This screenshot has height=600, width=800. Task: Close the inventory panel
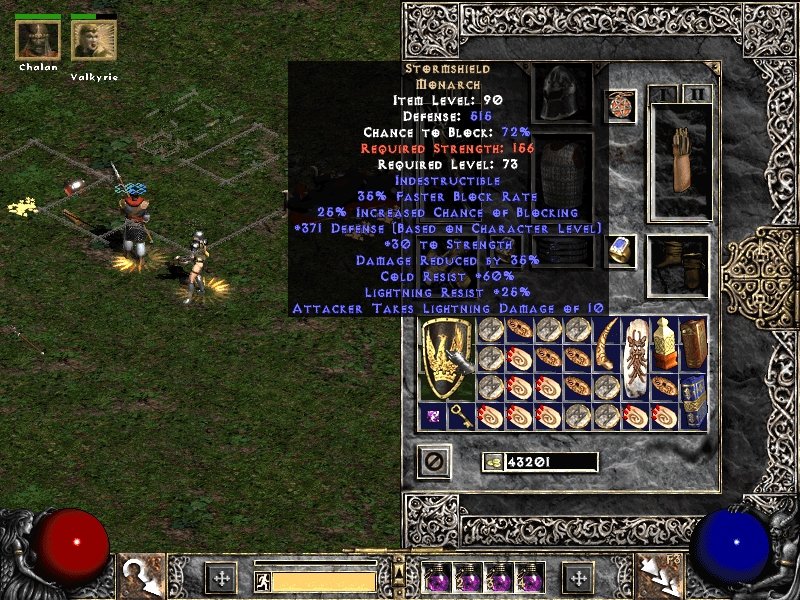tap(434, 461)
